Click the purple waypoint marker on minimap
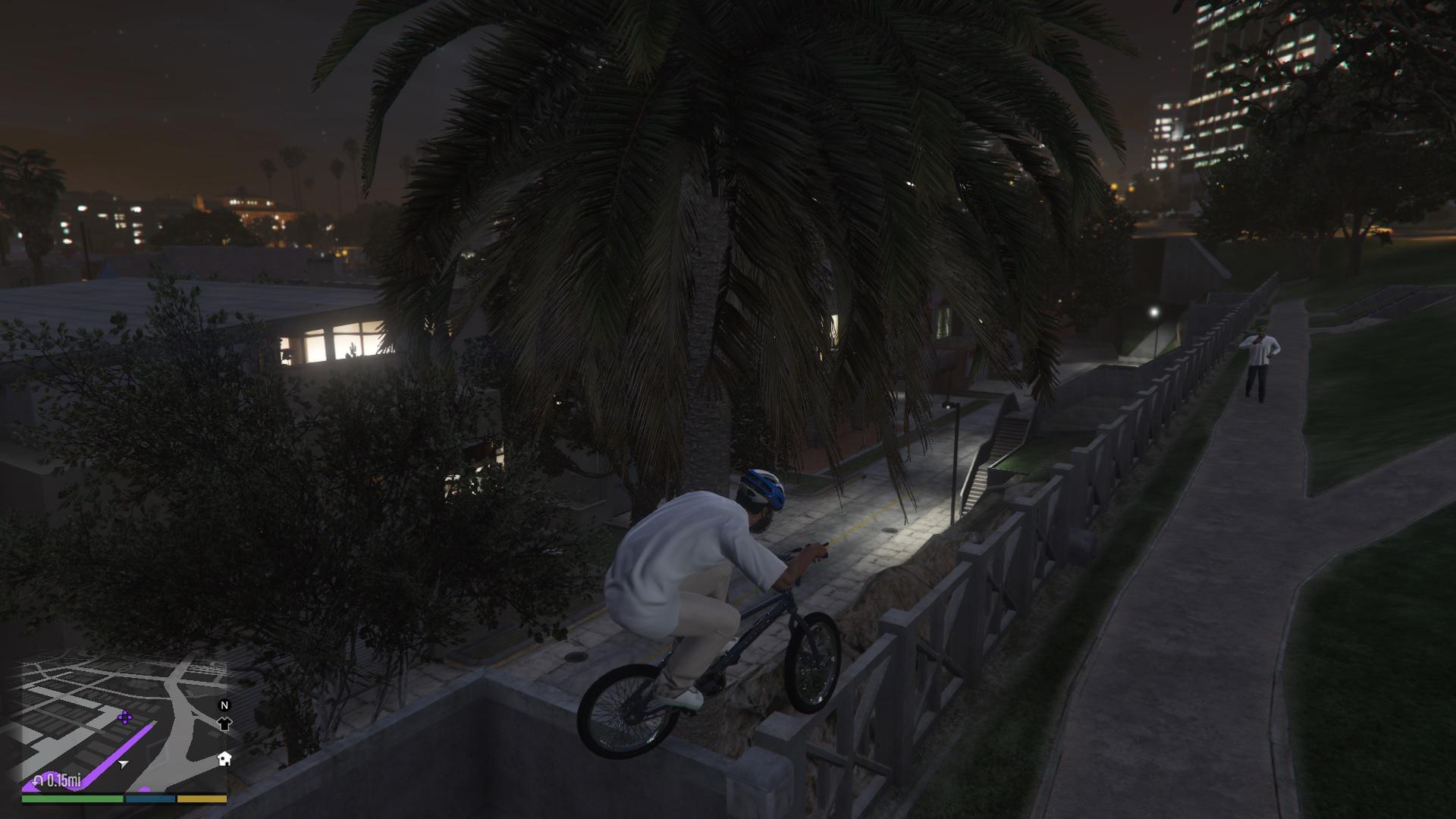This screenshot has width=1456, height=819. 125,717
